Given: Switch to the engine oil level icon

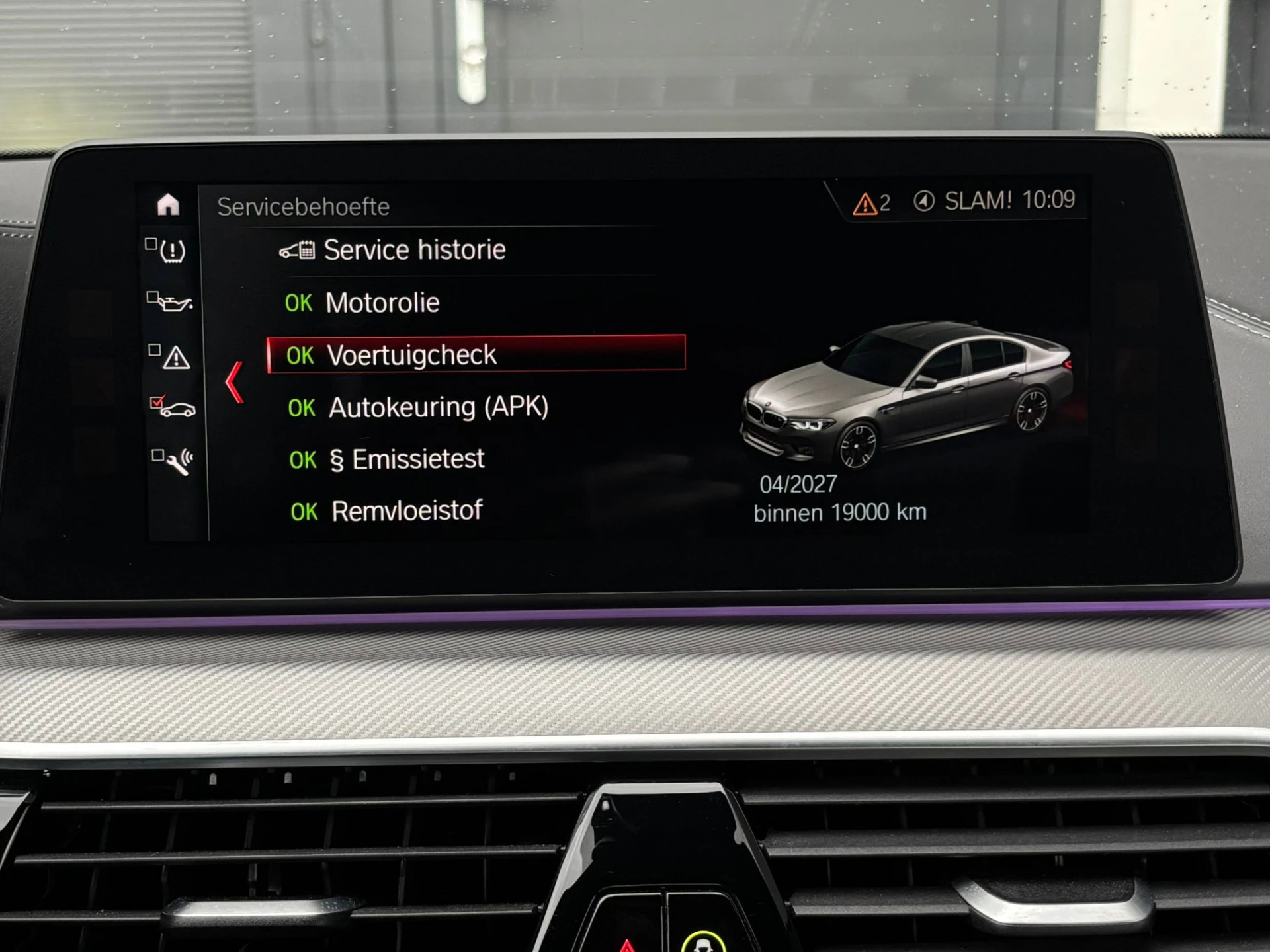Looking at the screenshot, I should point(172,303).
